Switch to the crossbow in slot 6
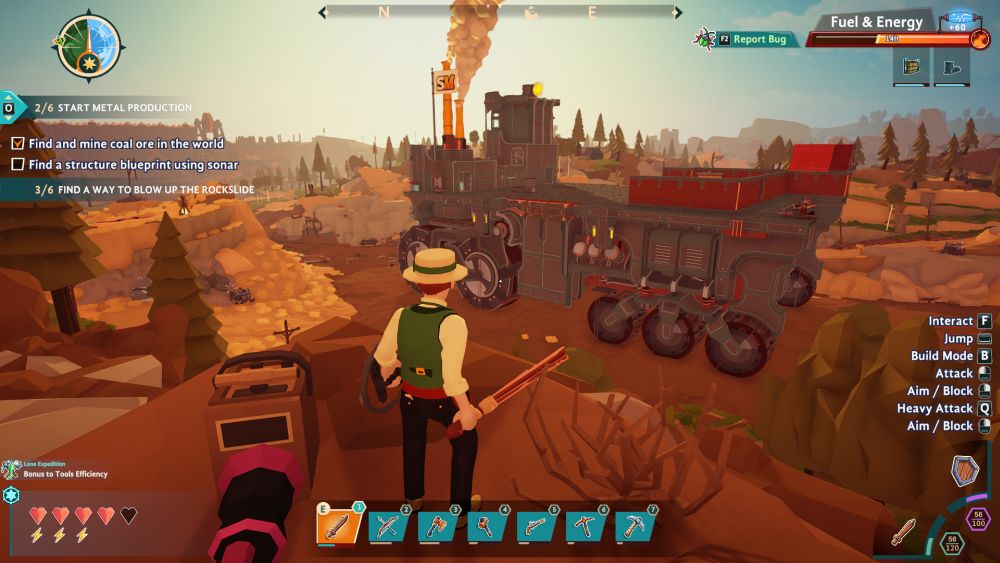This screenshot has width=1000, height=563. pyautogui.click(x=585, y=524)
